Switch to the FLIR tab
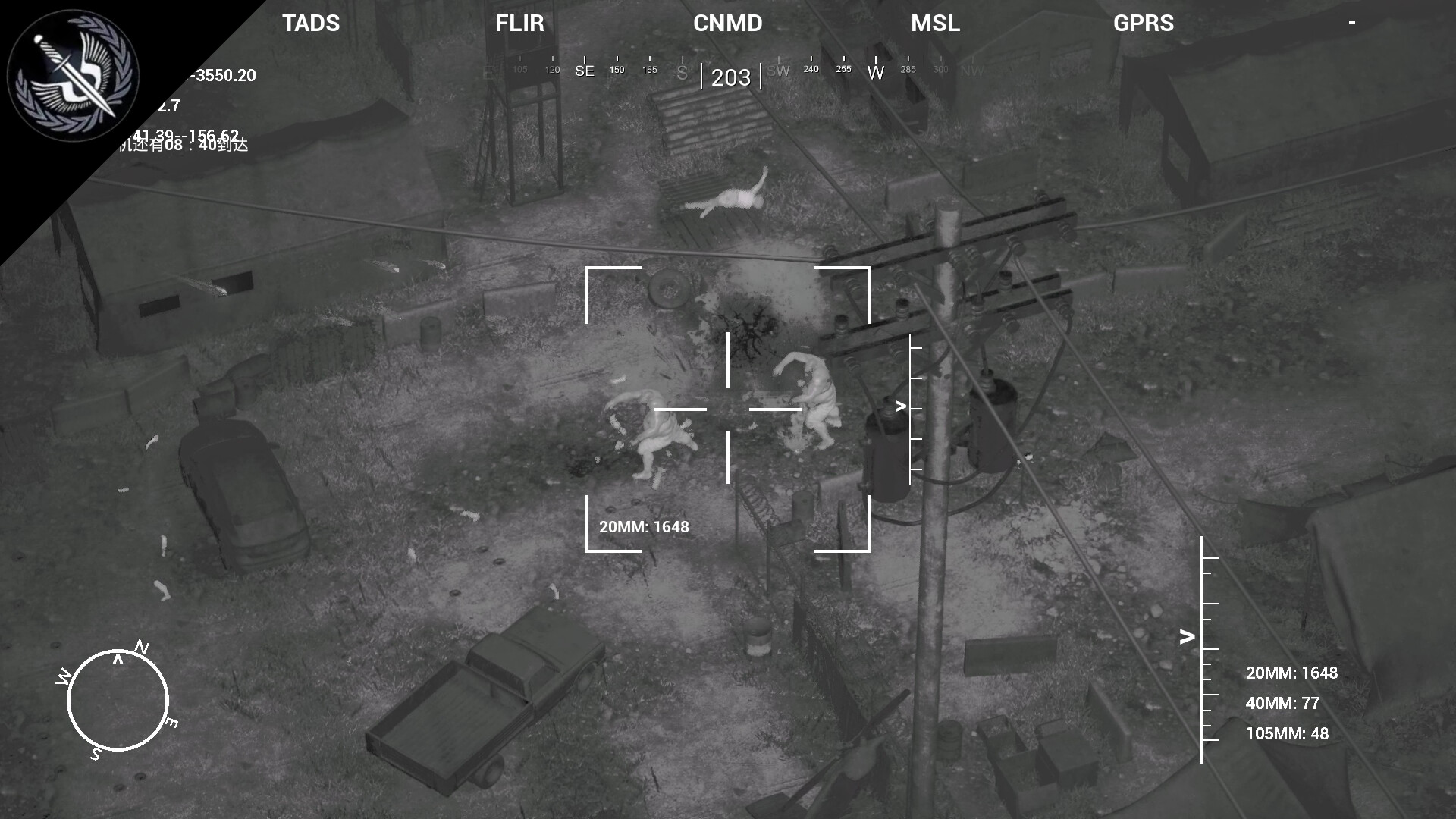 519,24
